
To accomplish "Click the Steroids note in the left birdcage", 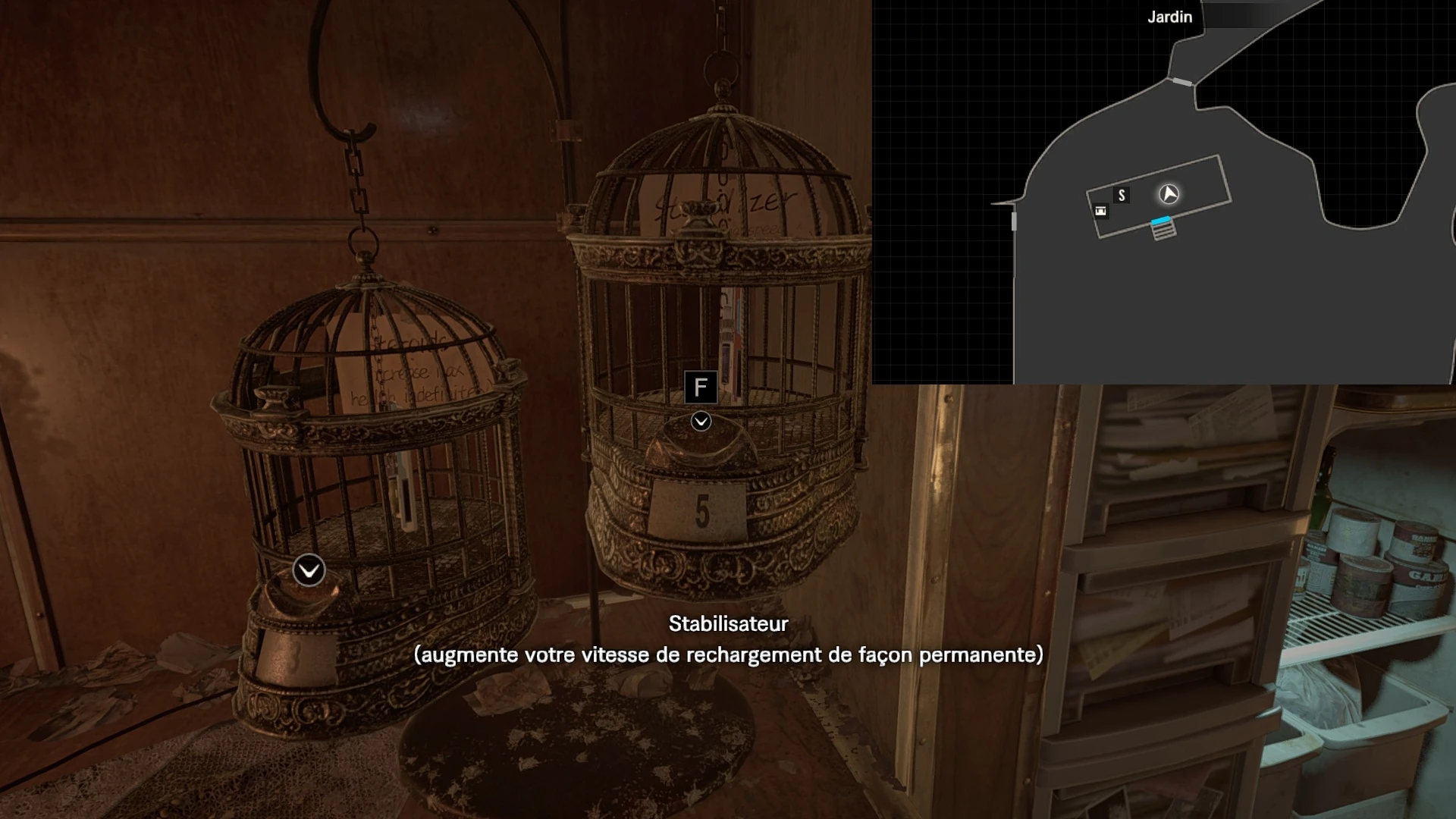I will (x=413, y=356).
